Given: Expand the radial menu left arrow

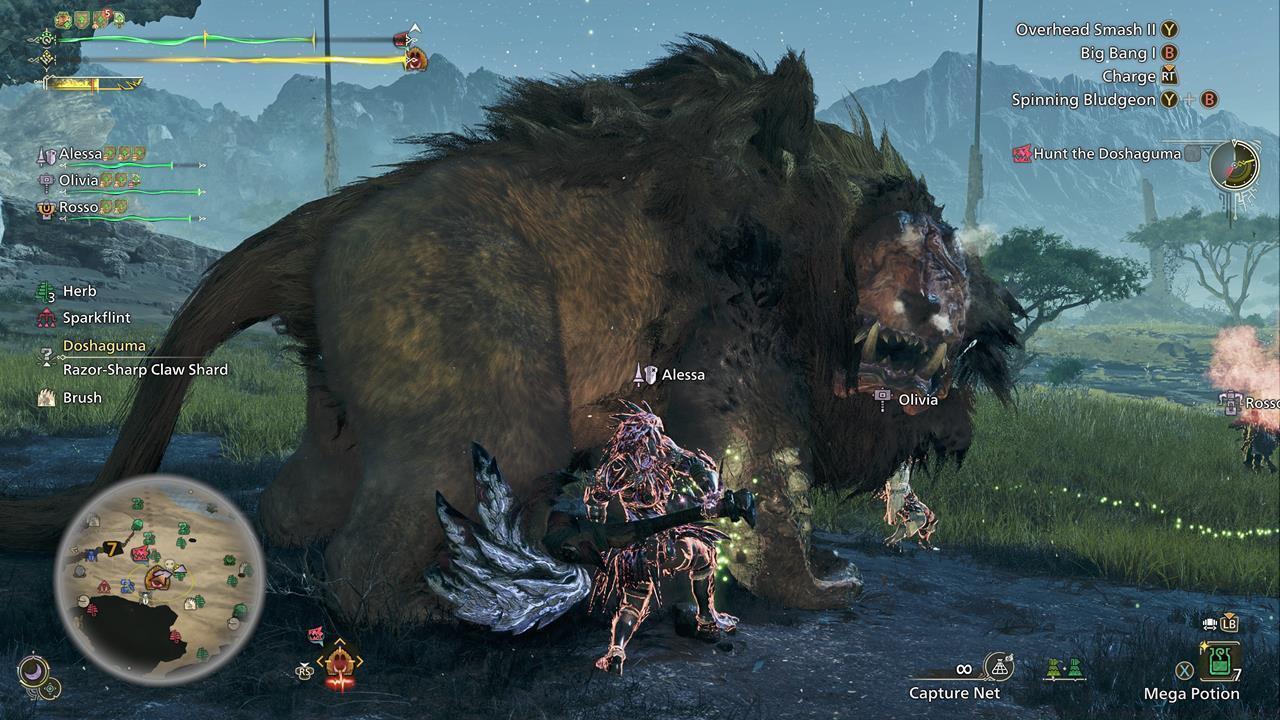Looking at the screenshot, I should (x=322, y=661).
